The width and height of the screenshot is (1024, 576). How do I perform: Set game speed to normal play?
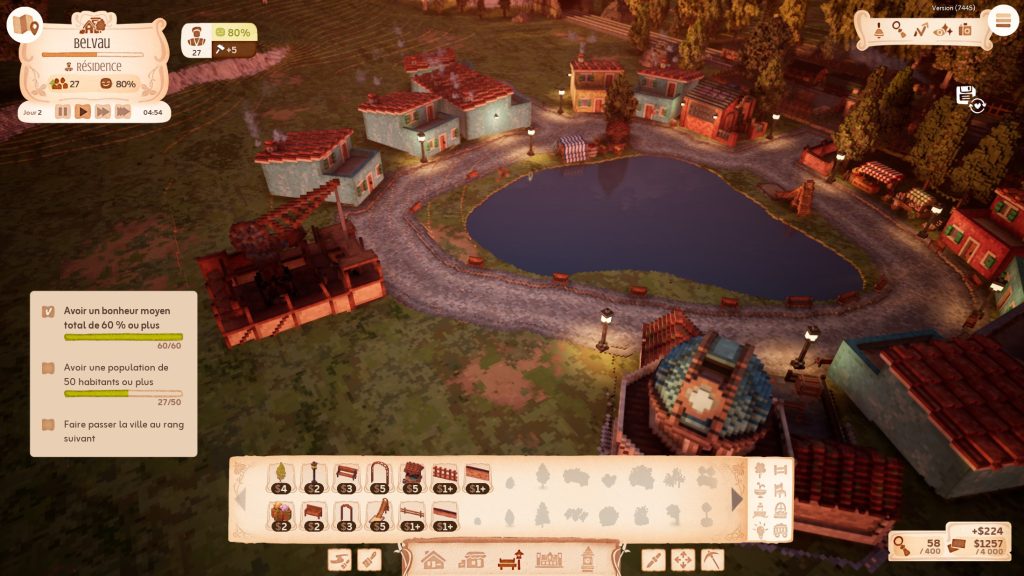tap(83, 112)
